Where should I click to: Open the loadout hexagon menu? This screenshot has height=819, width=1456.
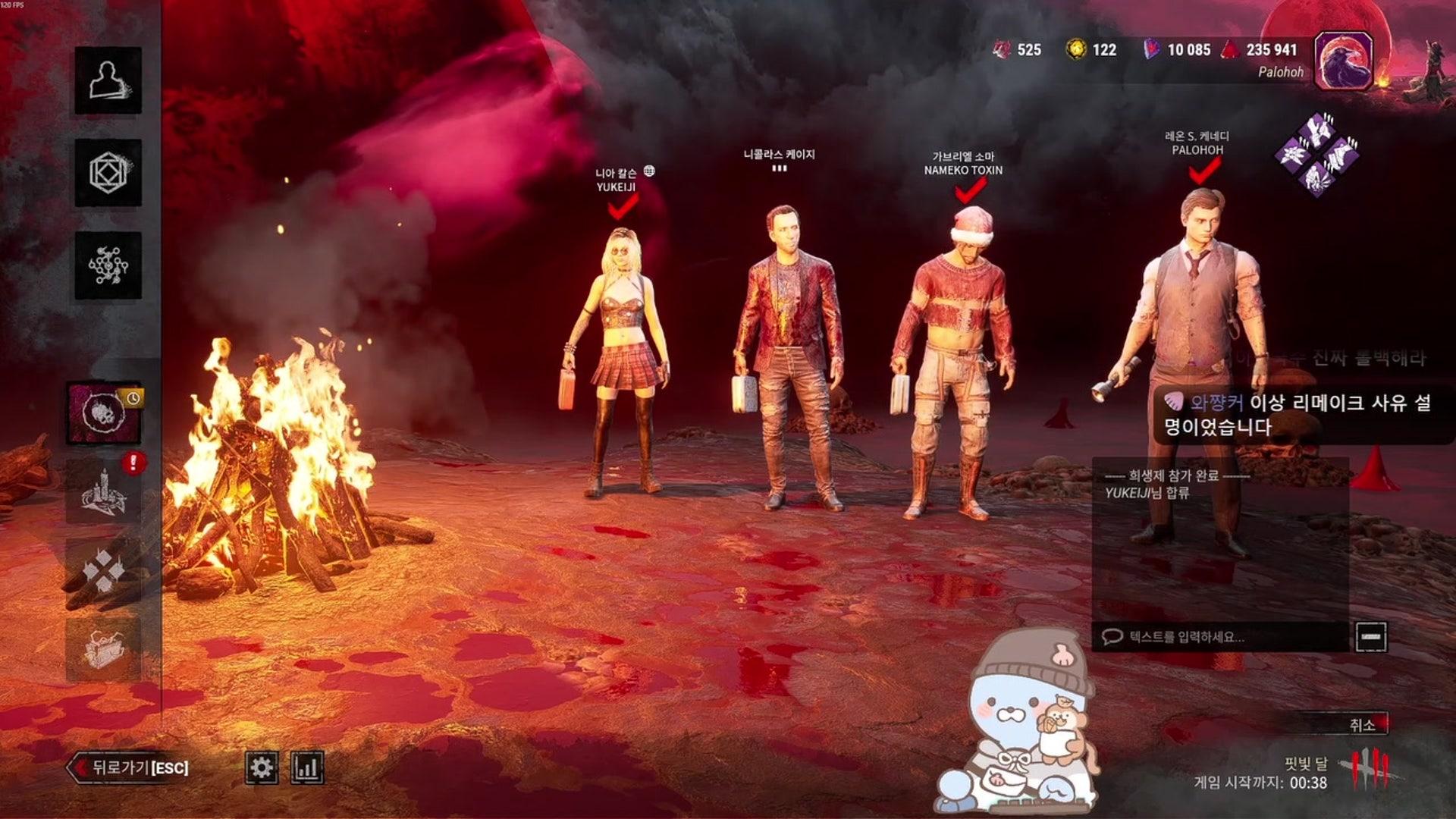(108, 173)
